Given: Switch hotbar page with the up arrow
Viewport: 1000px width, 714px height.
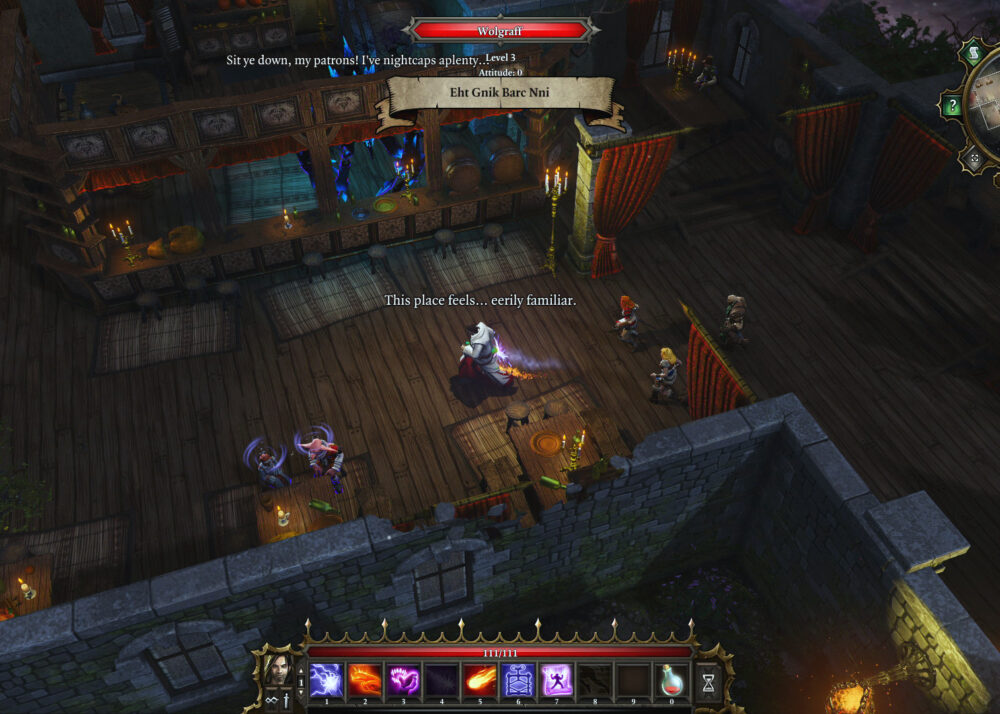Looking at the screenshot, I should pyautogui.click(x=300, y=673).
